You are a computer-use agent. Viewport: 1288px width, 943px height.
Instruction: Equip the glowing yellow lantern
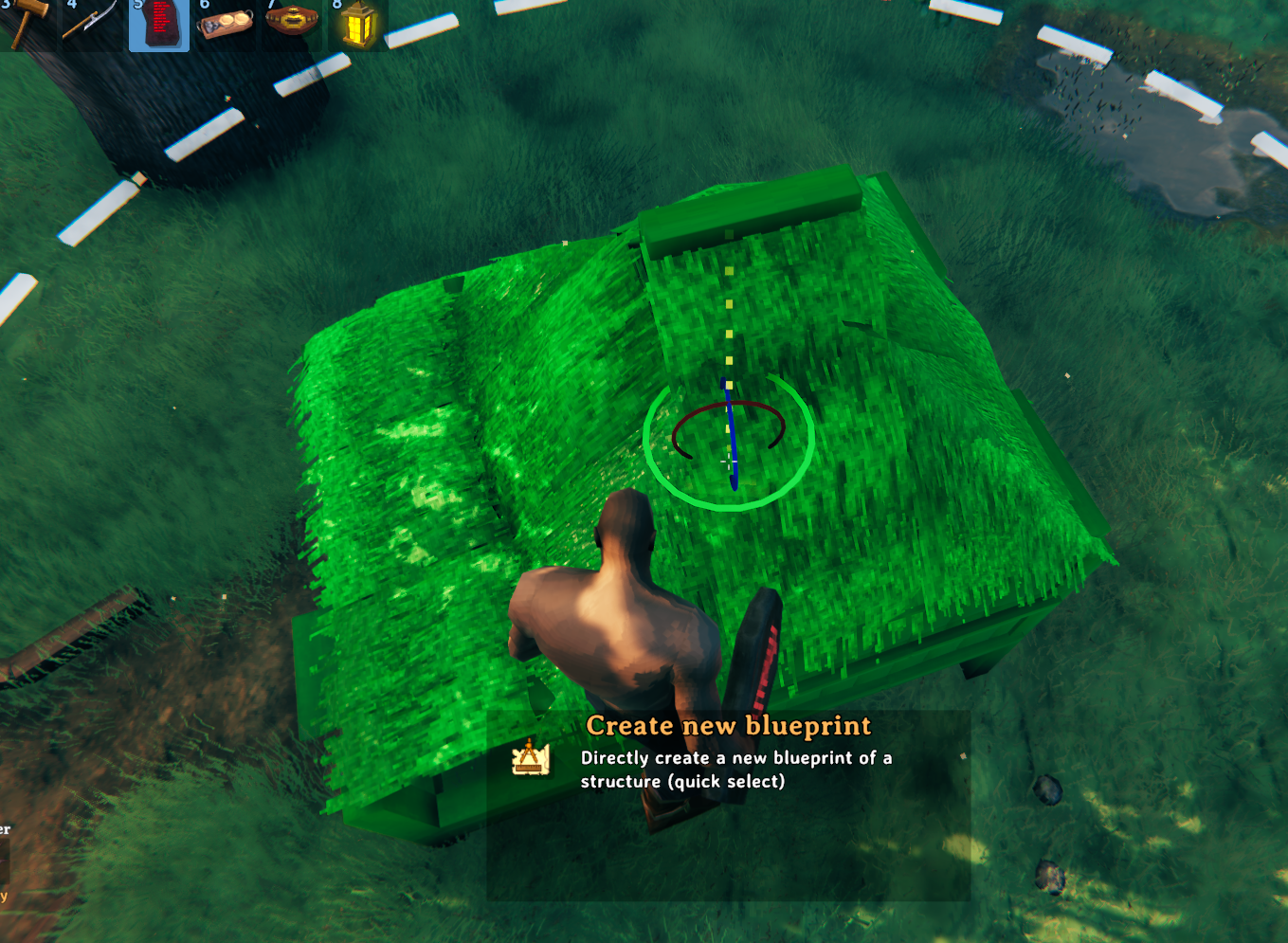coord(358,25)
